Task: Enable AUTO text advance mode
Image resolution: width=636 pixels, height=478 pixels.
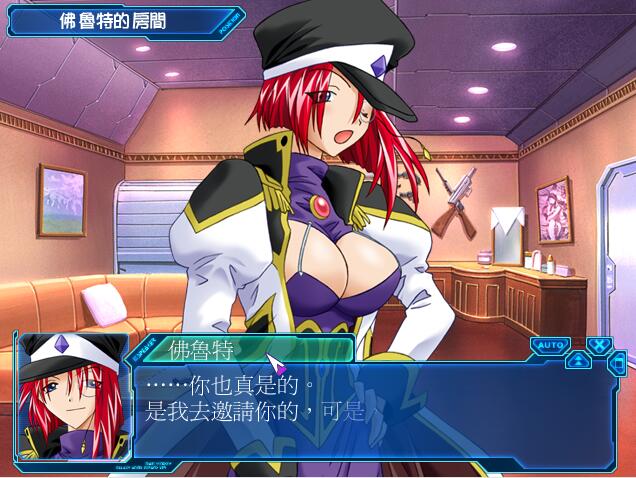Action: coord(550,345)
